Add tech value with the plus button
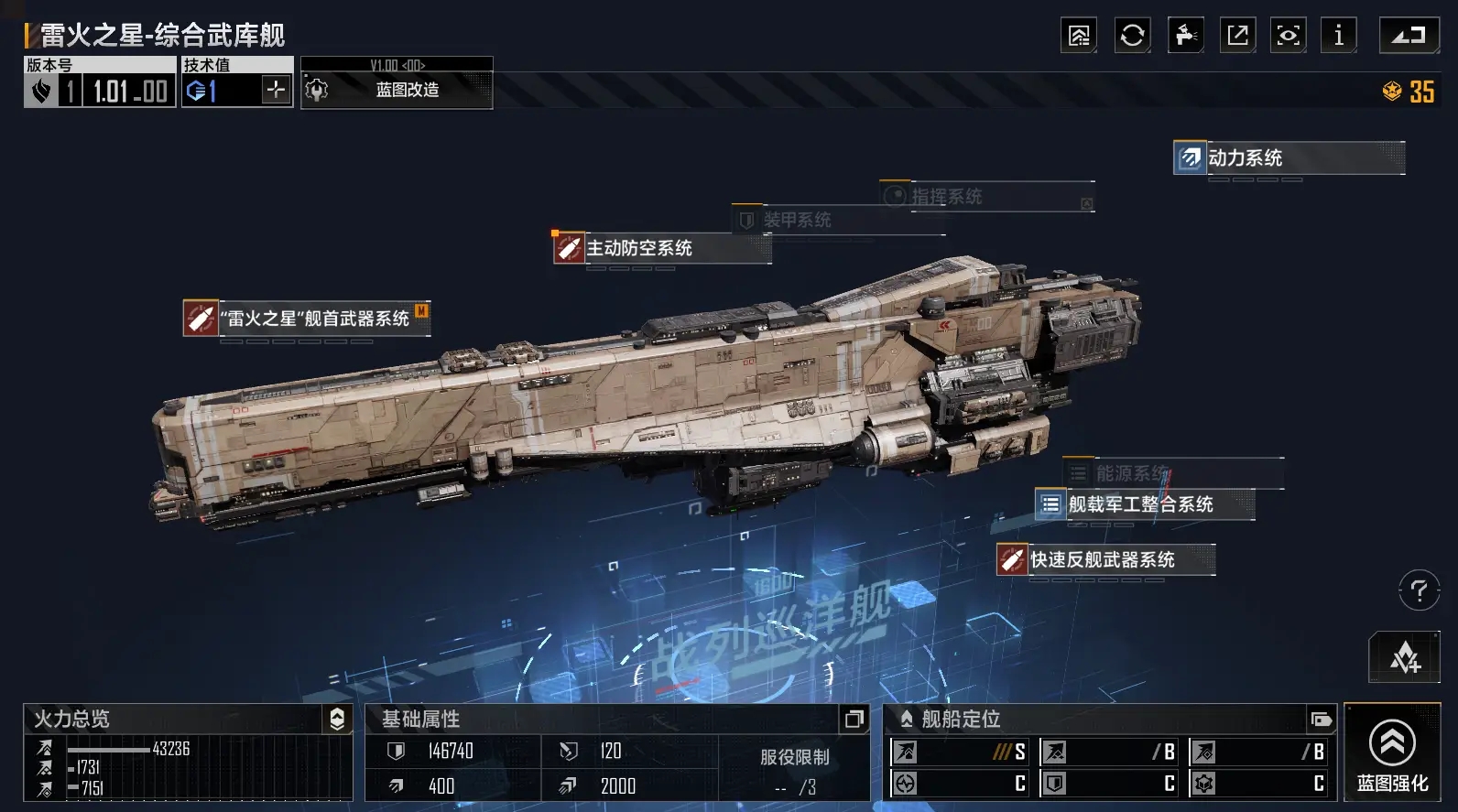 (276, 90)
